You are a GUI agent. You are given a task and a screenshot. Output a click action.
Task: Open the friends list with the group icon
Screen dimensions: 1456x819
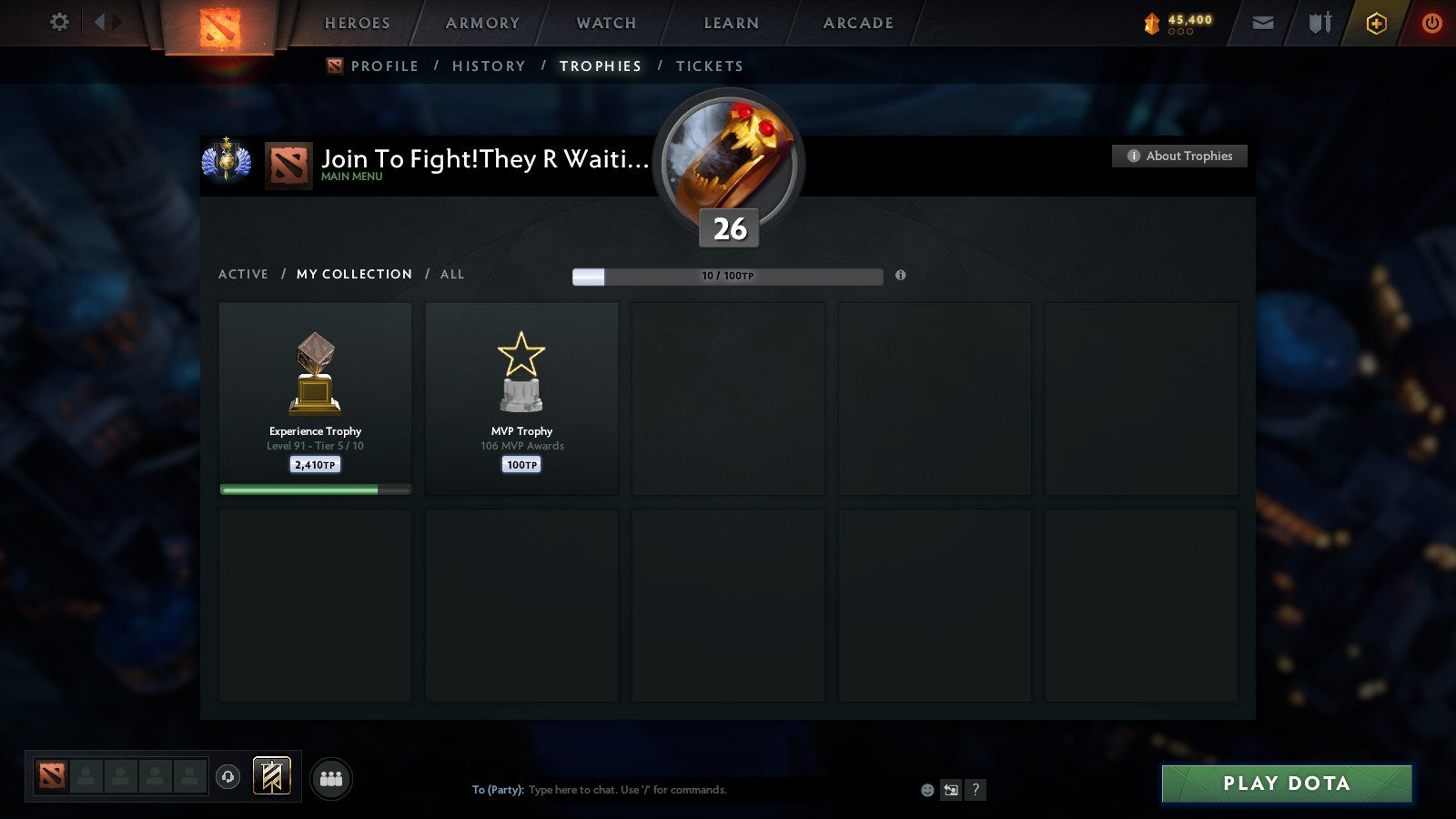(331, 778)
